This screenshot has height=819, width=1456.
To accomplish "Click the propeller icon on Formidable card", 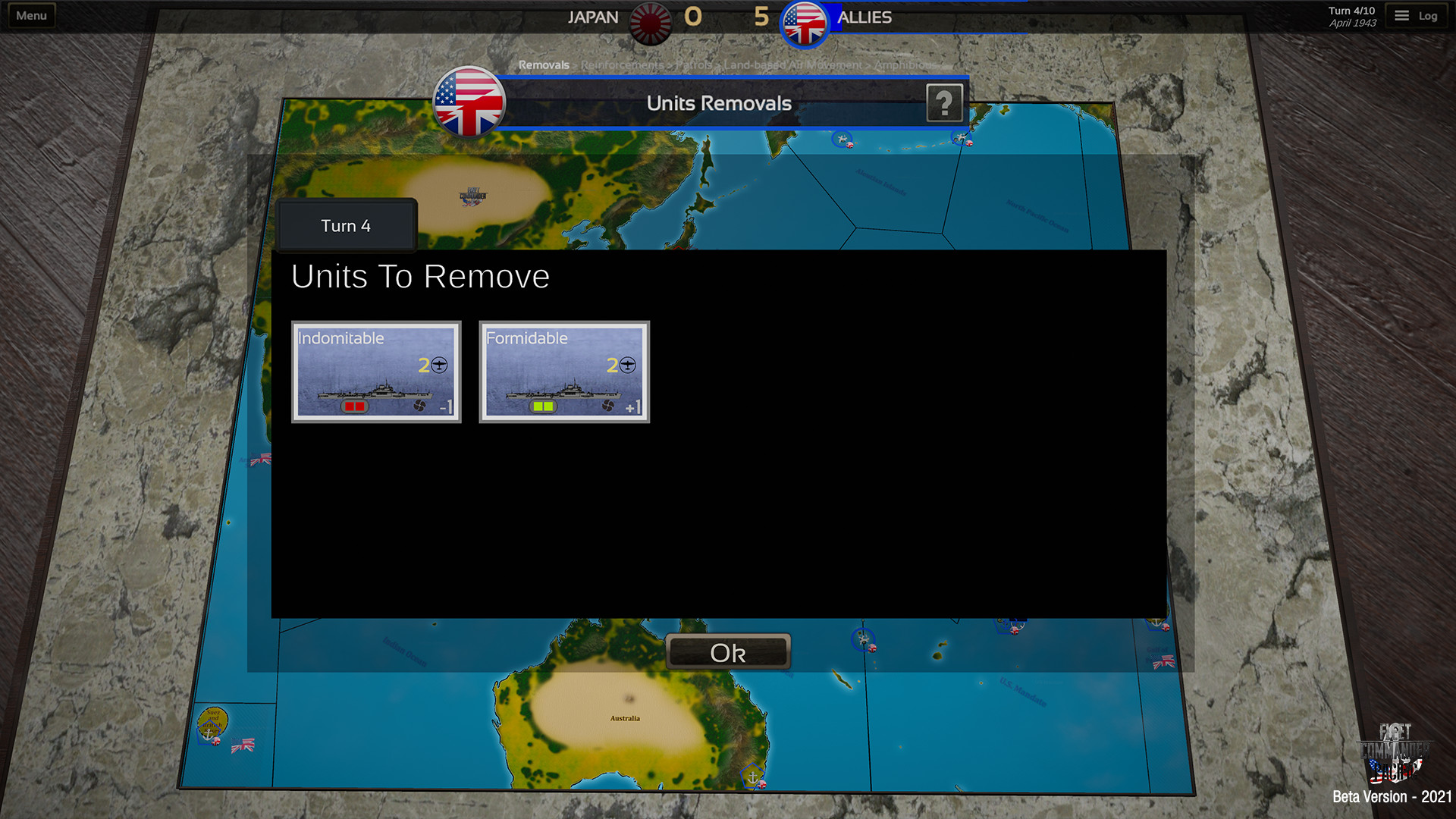I will 610,405.
